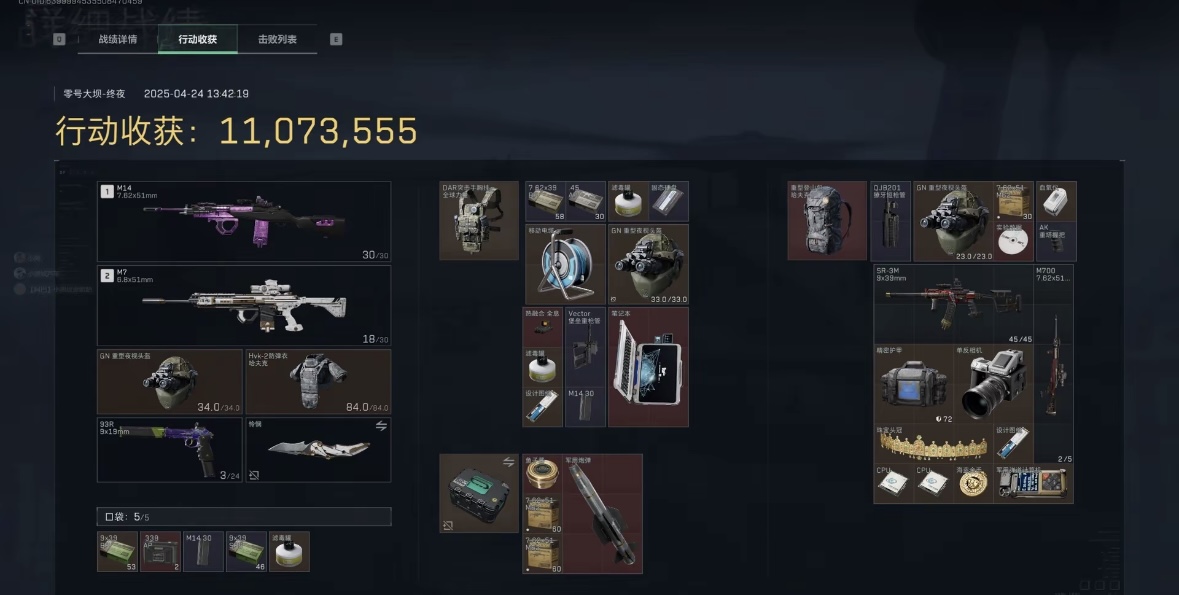1179x595 pixels.
Task: Select the 行动收获 tab
Action: pos(197,39)
